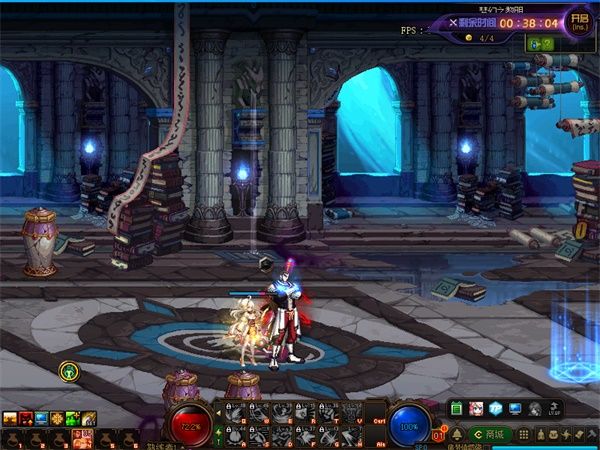The width and height of the screenshot is (600, 450).
Task: Select the blue TP icon
Action: (x=496, y=409)
